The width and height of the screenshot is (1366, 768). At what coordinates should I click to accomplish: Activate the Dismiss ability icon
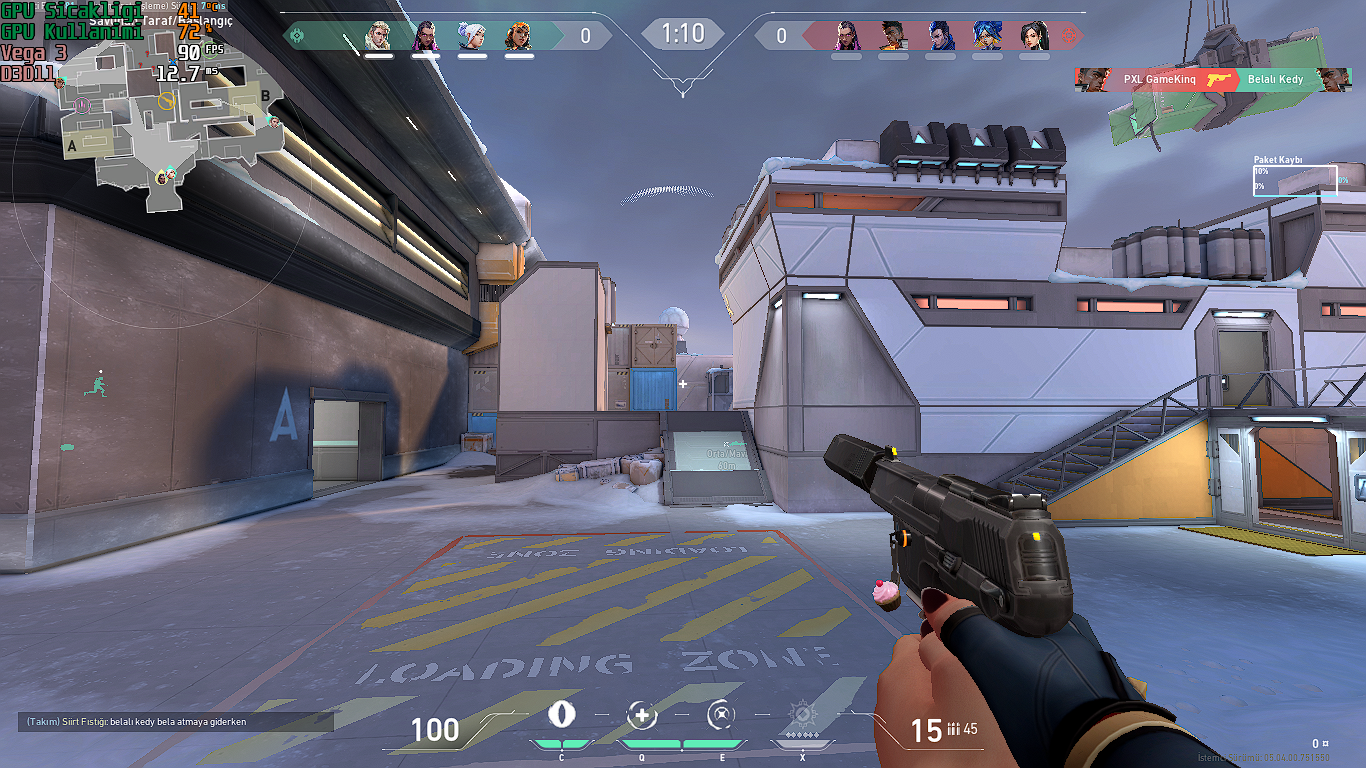(x=721, y=715)
